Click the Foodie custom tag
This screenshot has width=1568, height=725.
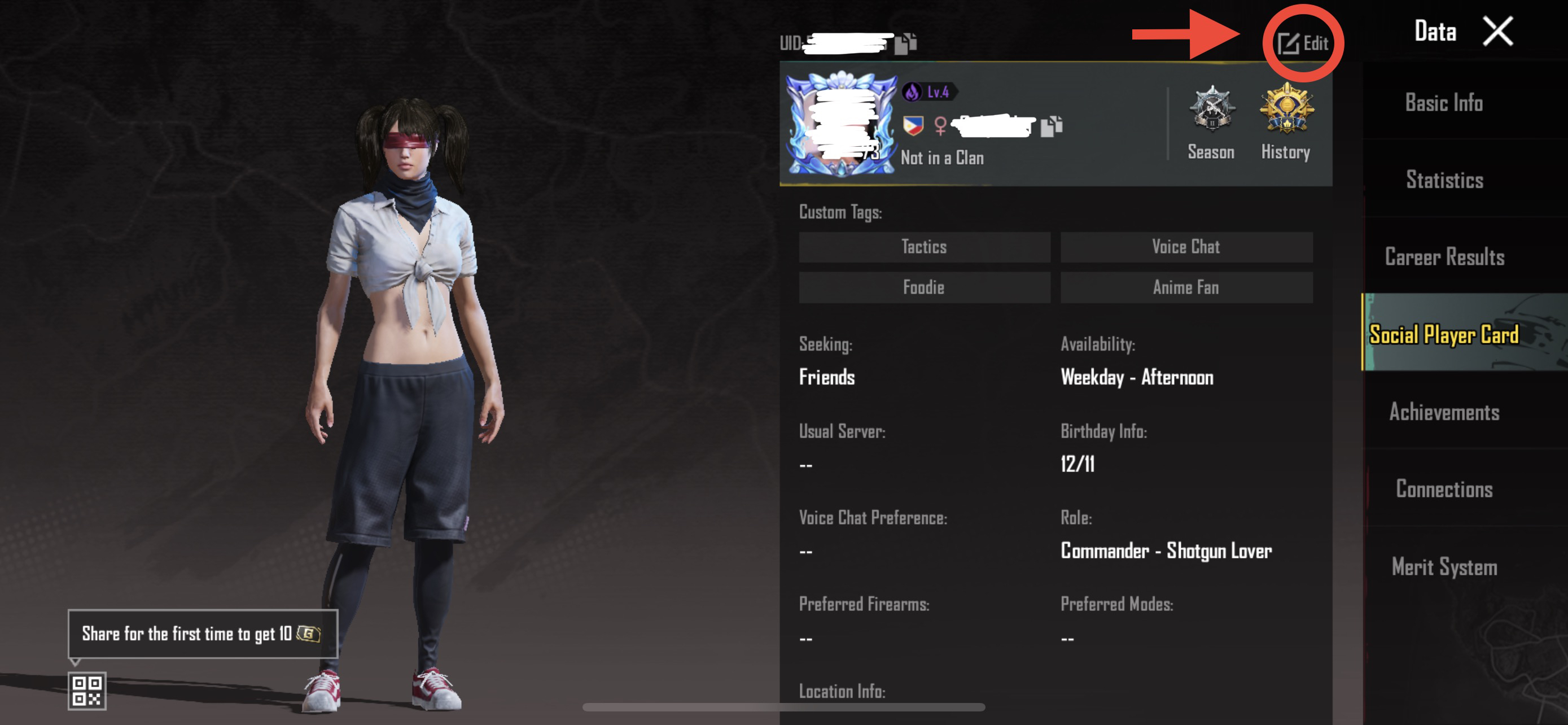pyautogui.click(x=924, y=287)
